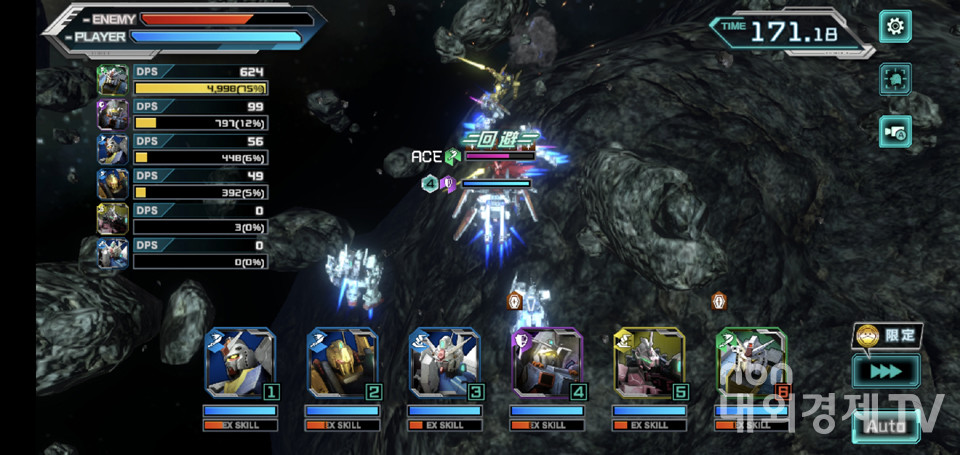Select unit card number 1
The width and height of the screenshot is (960, 455).
click(240, 363)
